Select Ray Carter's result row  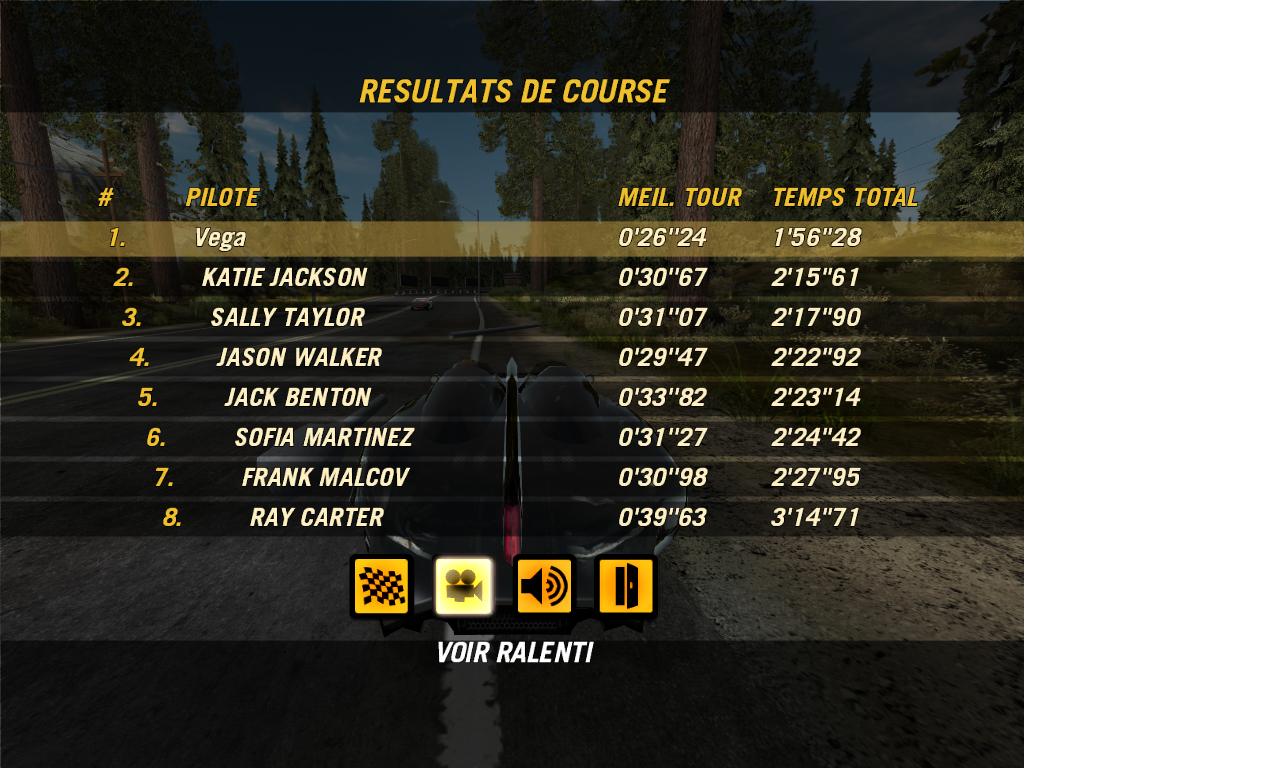tap(511, 518)
